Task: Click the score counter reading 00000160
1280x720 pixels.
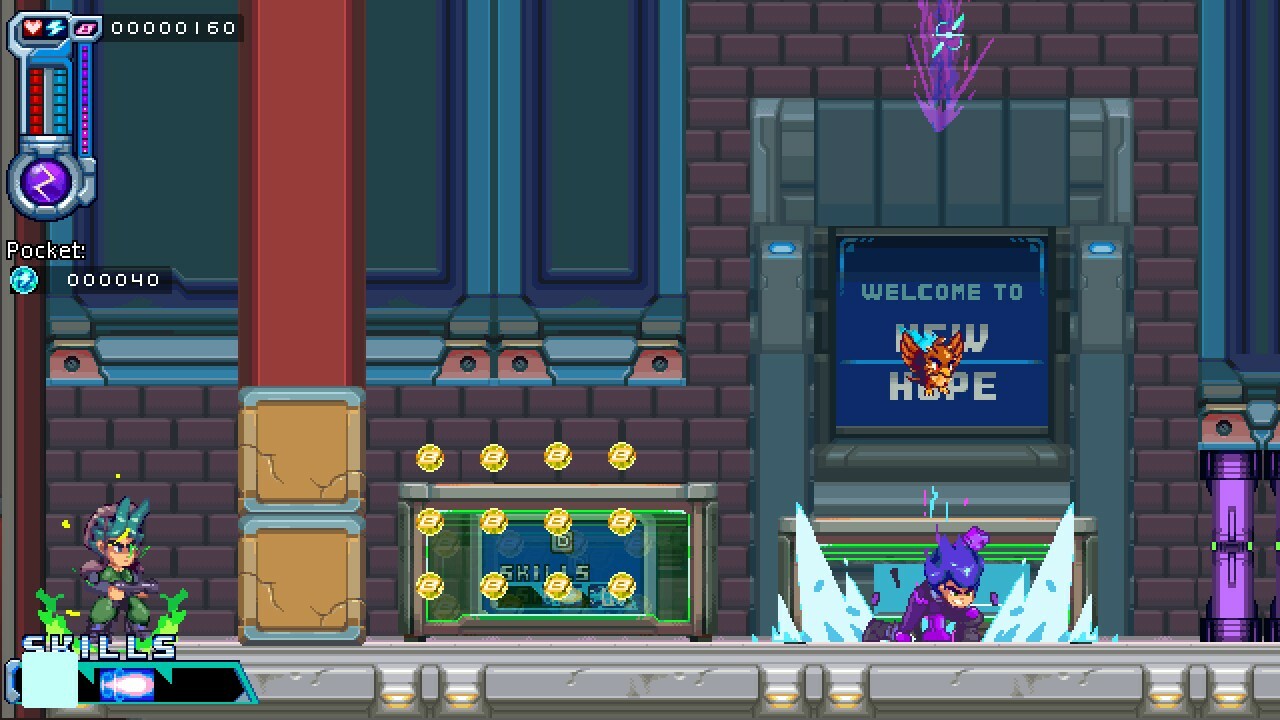Action: click(x=171, y=29)
